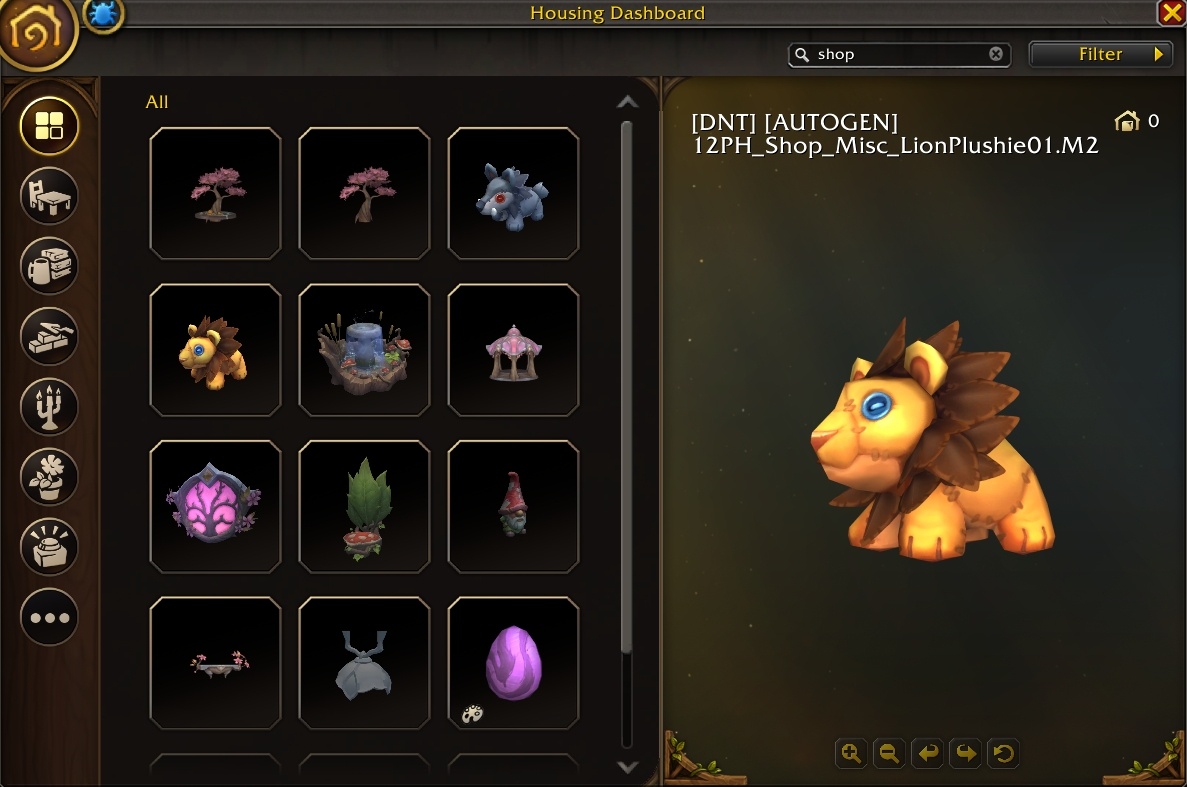This screenshot has width=1187, height=787.
Task: Choose the pink gazebo decor tile
Action: tap(513, 350)
